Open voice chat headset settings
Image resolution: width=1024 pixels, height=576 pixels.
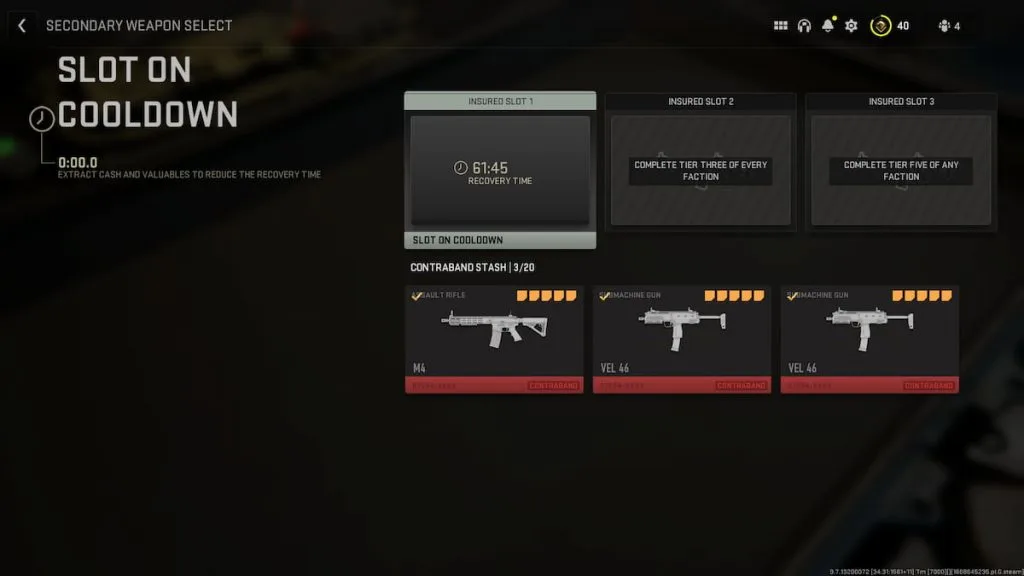tap(804, 26)
